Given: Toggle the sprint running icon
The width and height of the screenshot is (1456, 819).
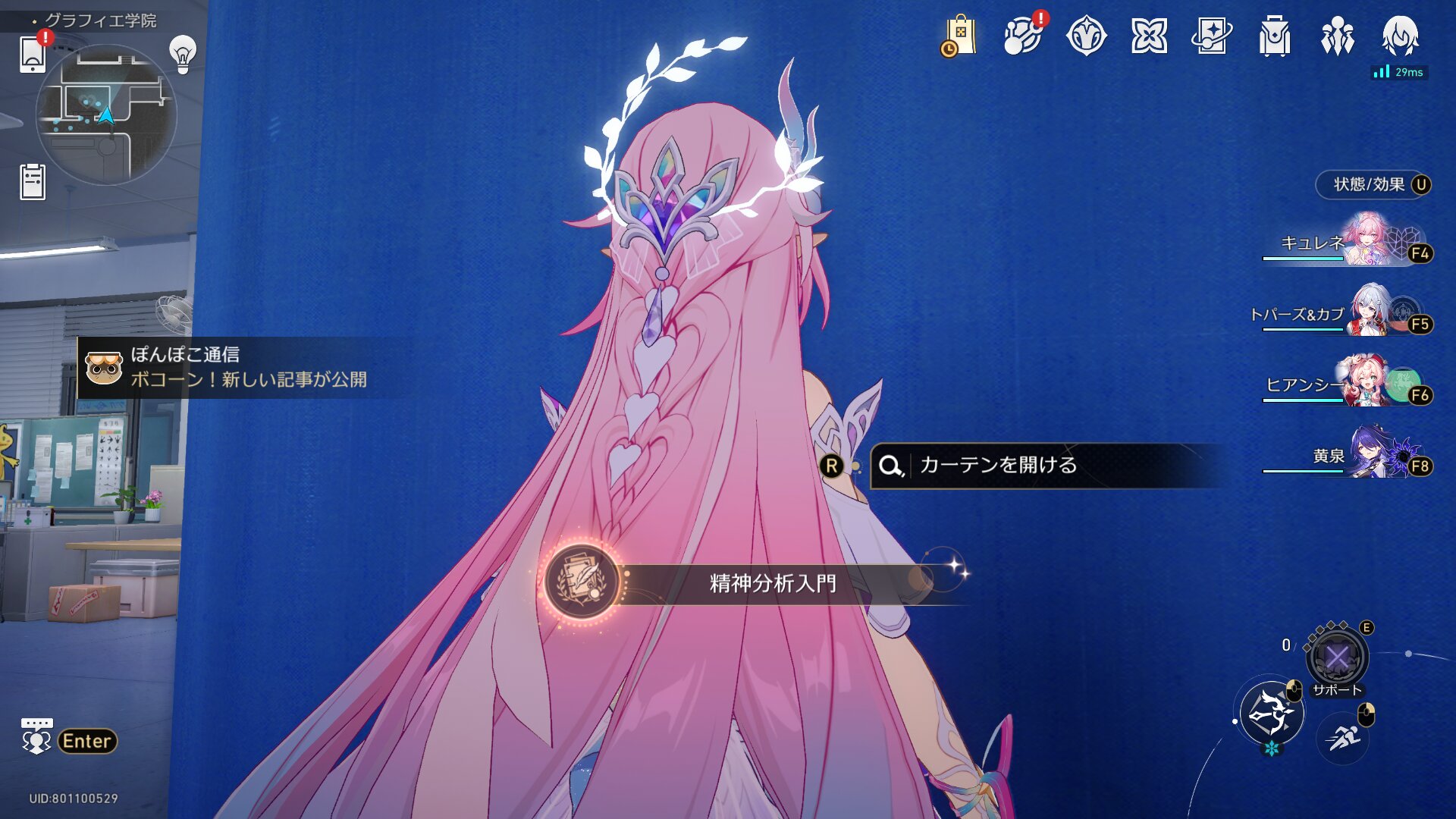Looking at the screenshot, I should [x=1343, y=736].
